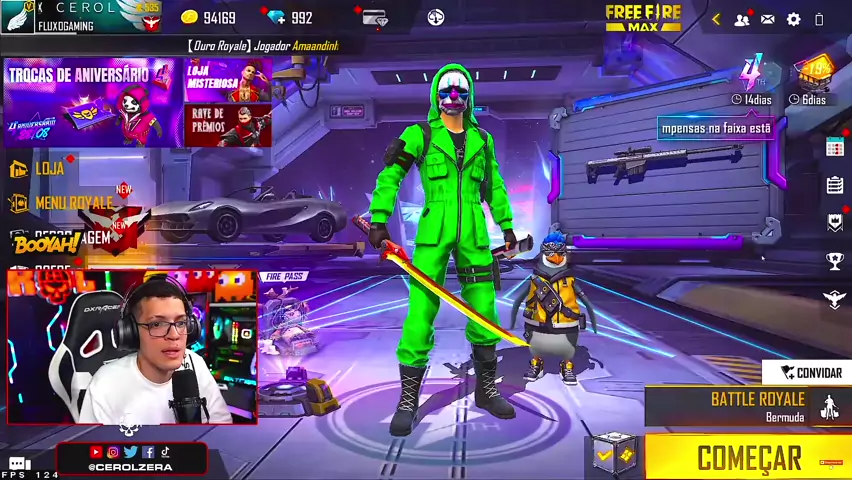Add diamonds from the 992 counter

(x=290, y=18)
